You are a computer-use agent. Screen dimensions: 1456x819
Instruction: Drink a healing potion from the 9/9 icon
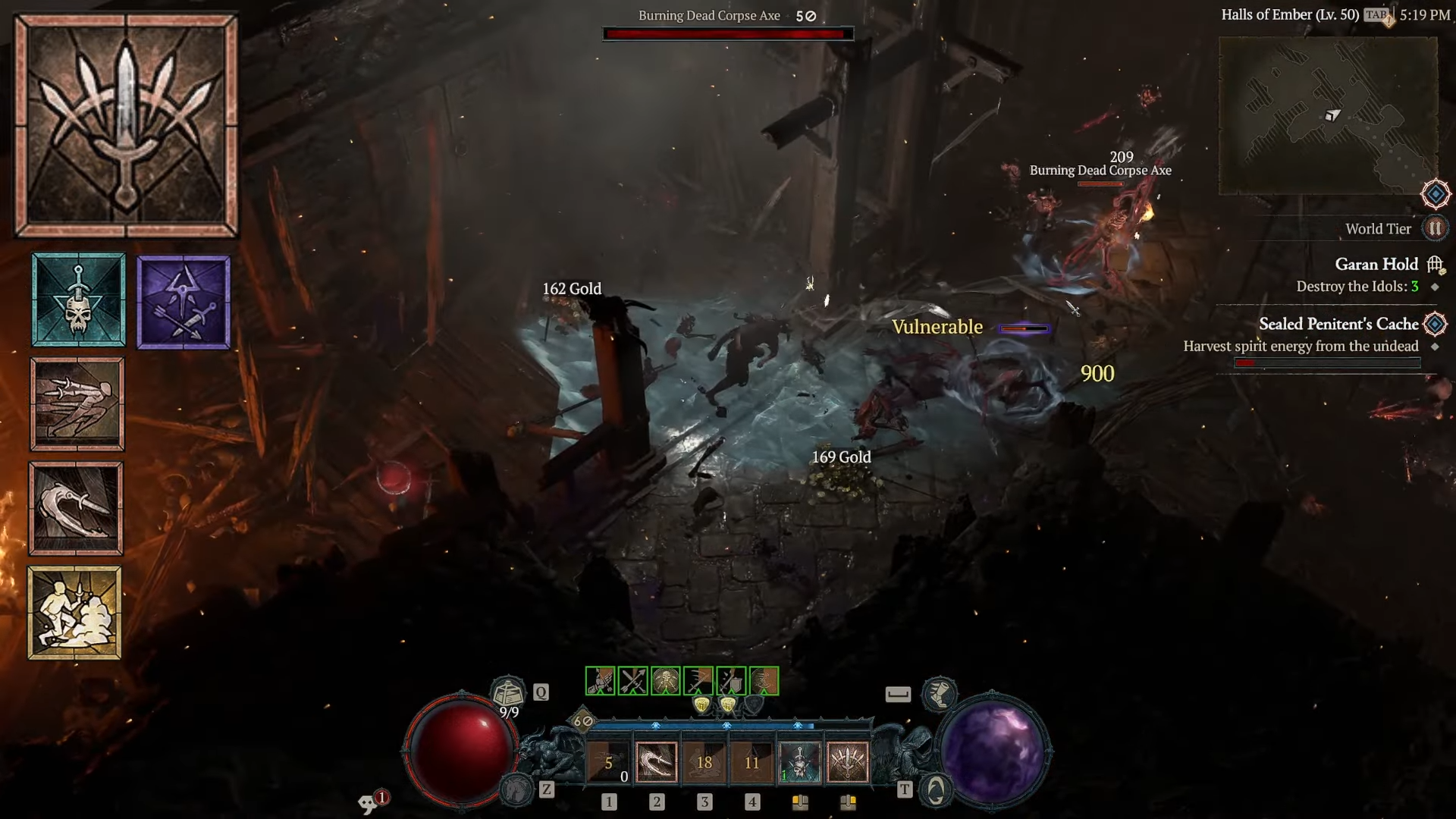tap(508, 694)
